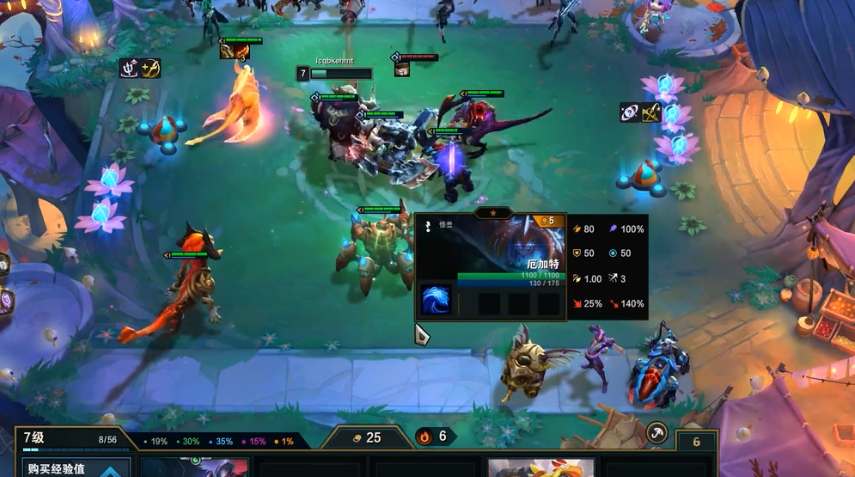The width and height of the screenshot is (855, 477).
Task: Select the blue wave ability icon in the champion panel
Action: (434, 300)
